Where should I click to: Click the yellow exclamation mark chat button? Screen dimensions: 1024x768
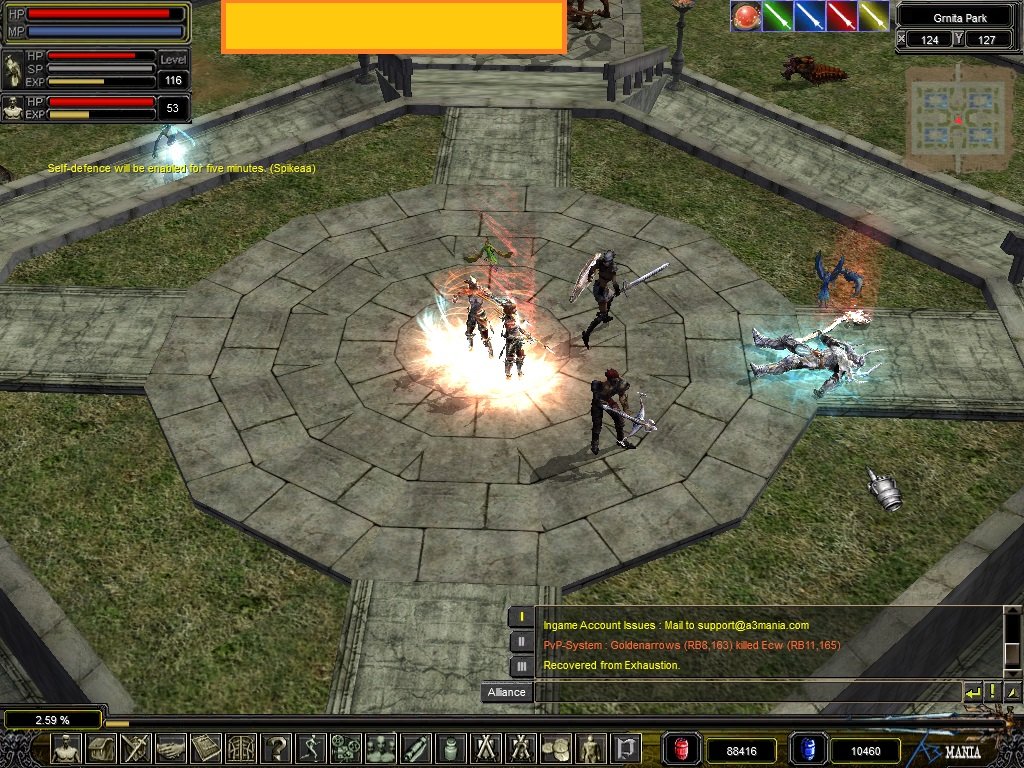[x=993, y=691]
